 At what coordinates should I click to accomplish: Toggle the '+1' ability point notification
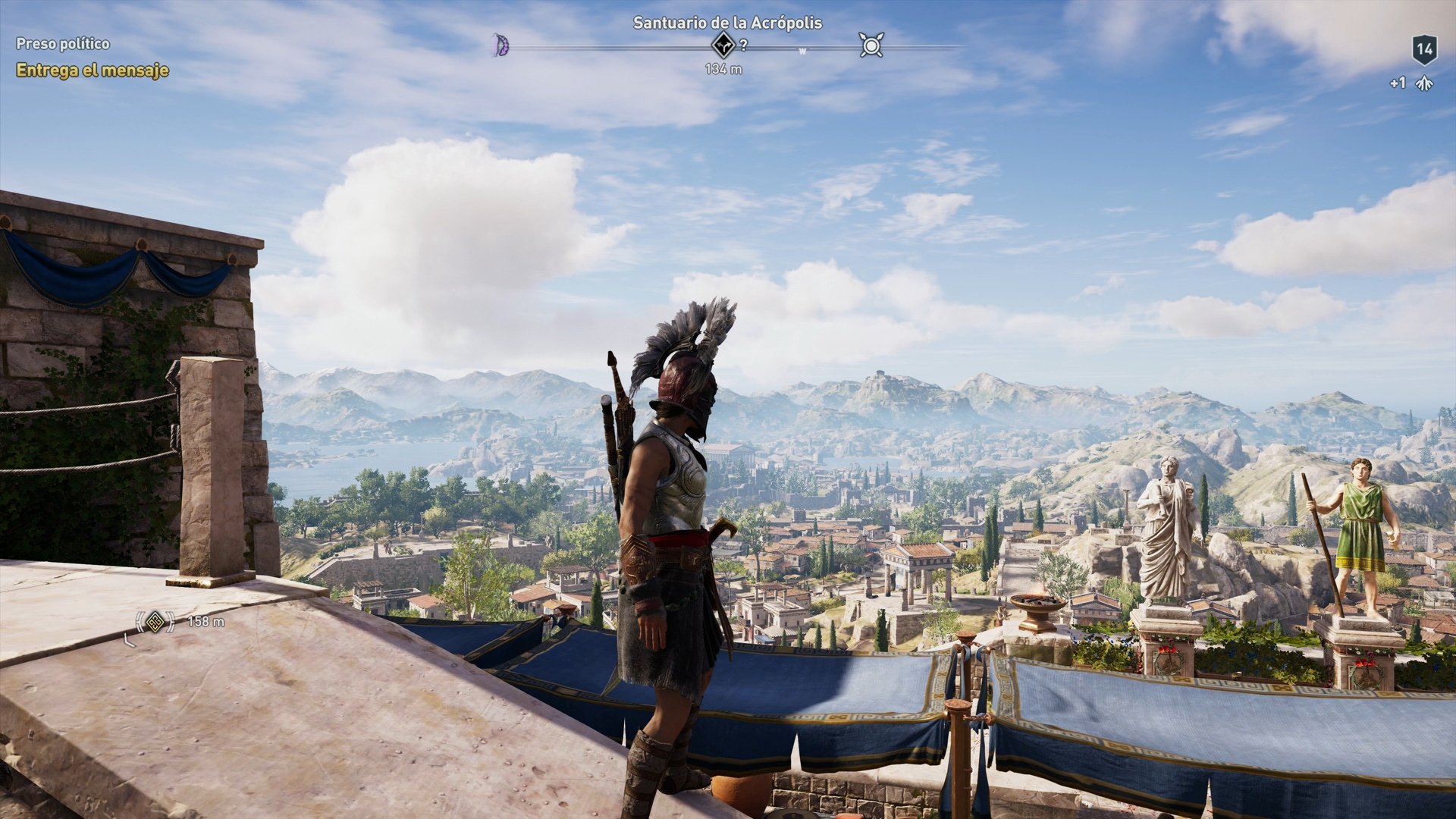click(x=1399, y=83)
